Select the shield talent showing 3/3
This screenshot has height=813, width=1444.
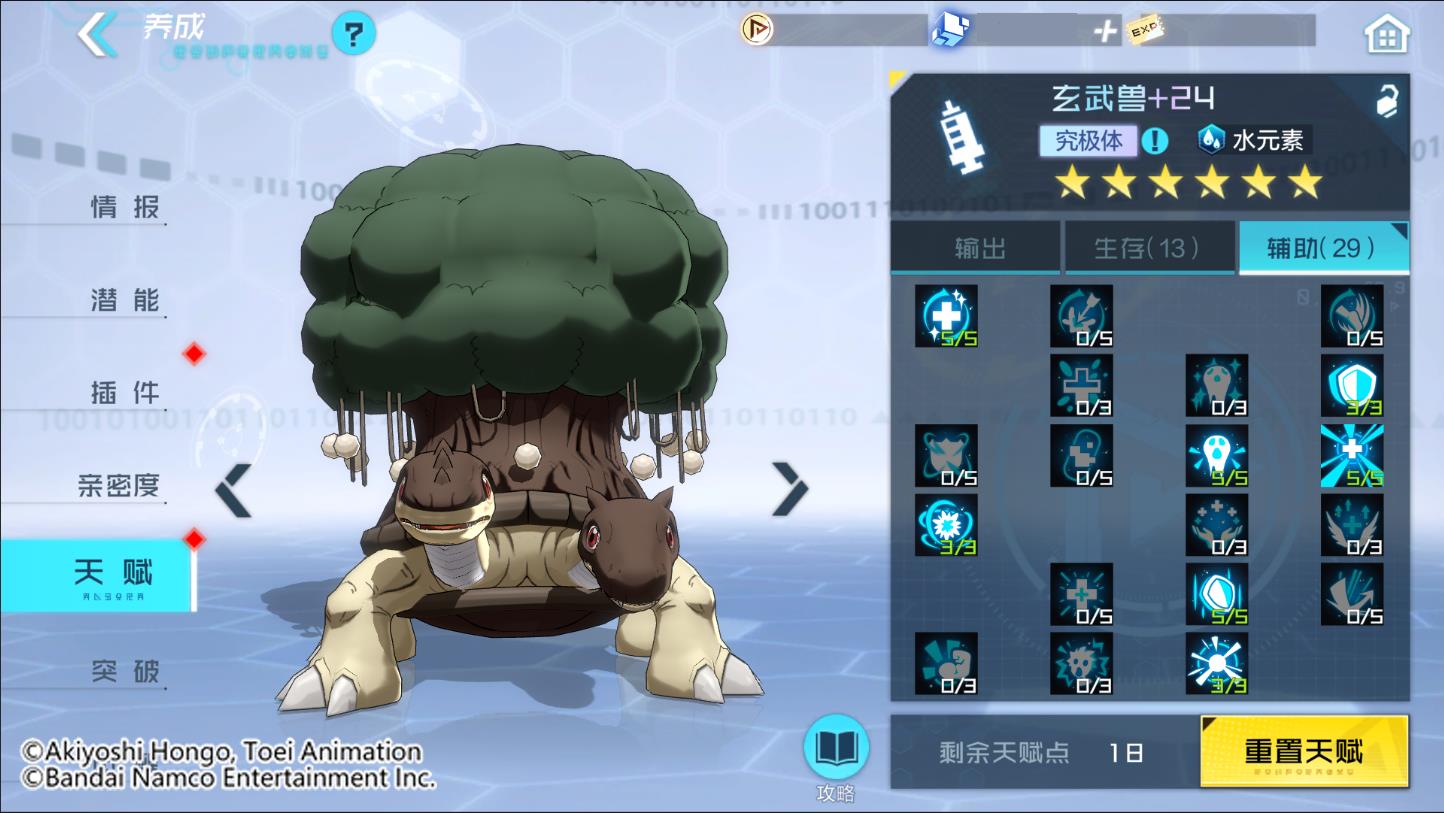[x=1351, y=385]
